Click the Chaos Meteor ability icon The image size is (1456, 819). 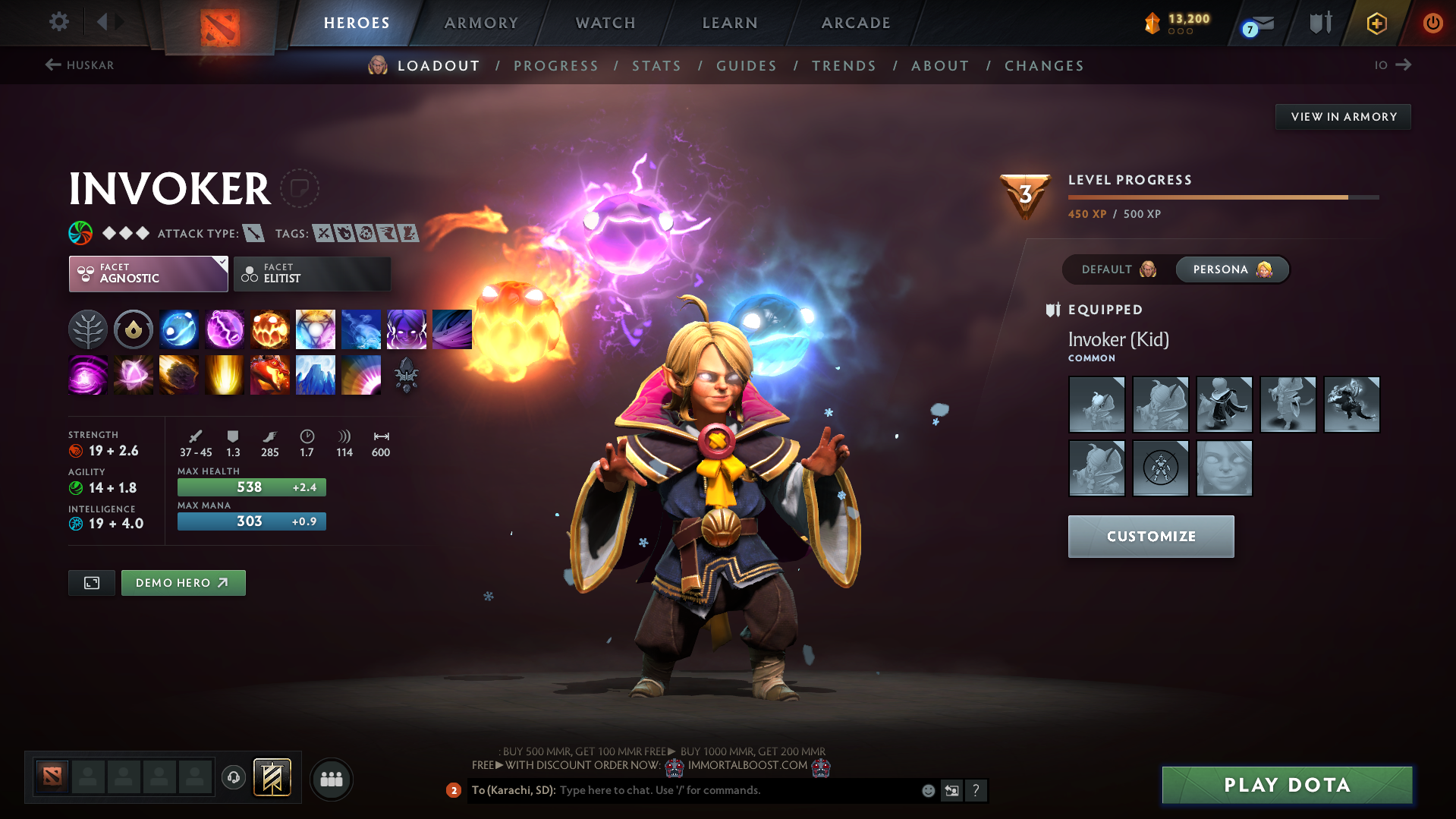178,374
